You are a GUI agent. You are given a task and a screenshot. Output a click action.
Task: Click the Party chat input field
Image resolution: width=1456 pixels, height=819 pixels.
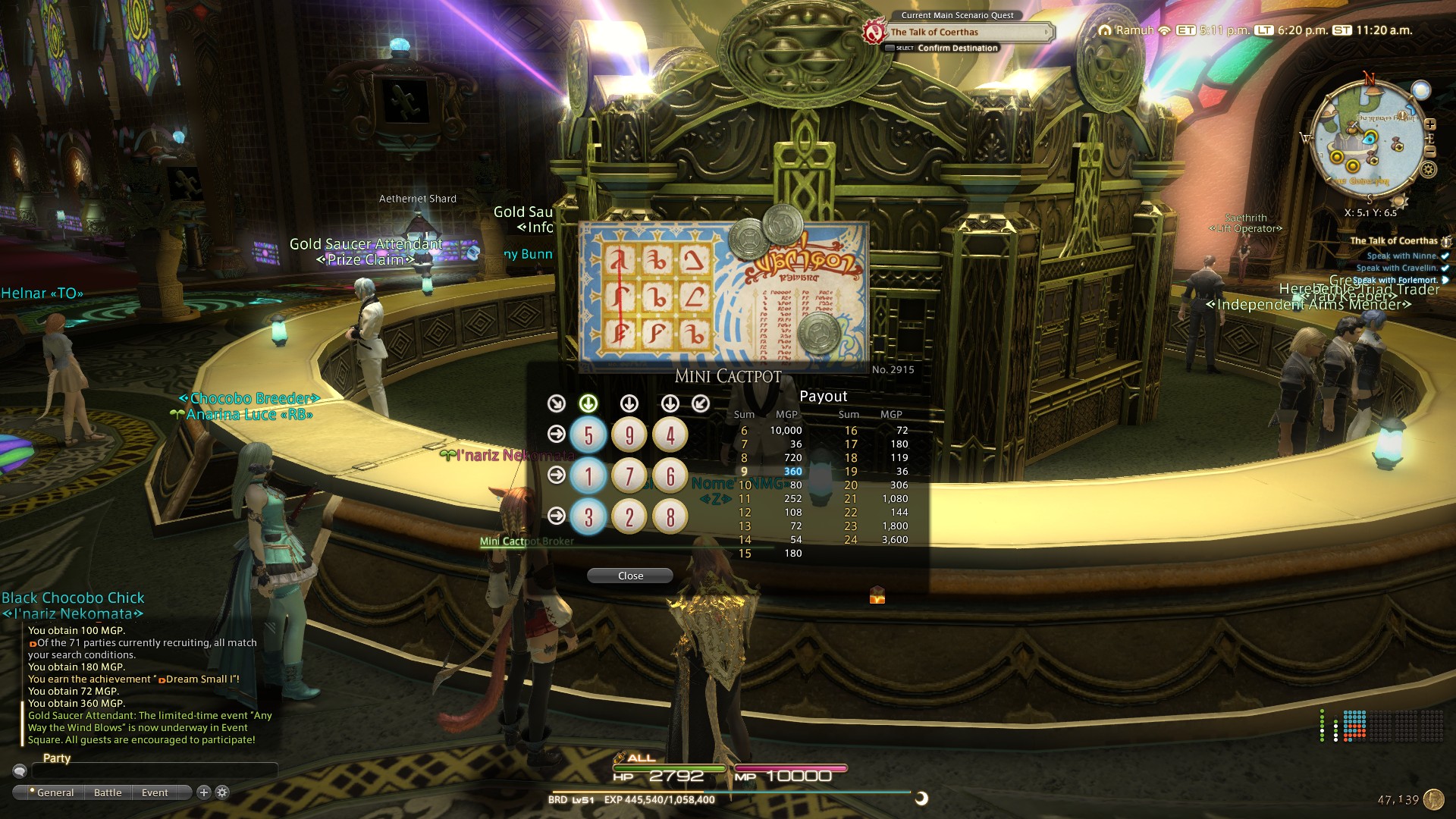click(152, 770)
